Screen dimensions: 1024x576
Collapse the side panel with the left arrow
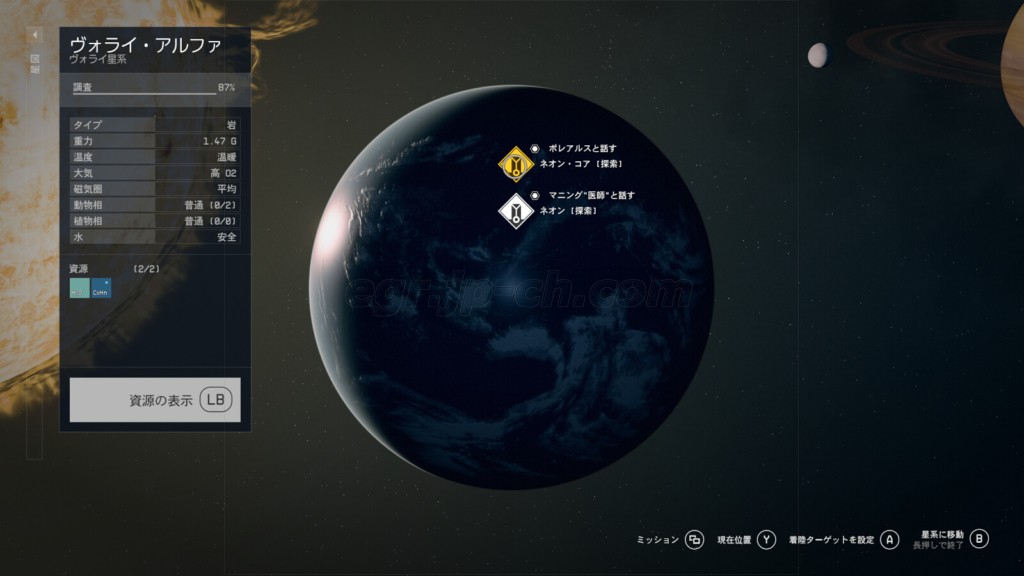34,35
